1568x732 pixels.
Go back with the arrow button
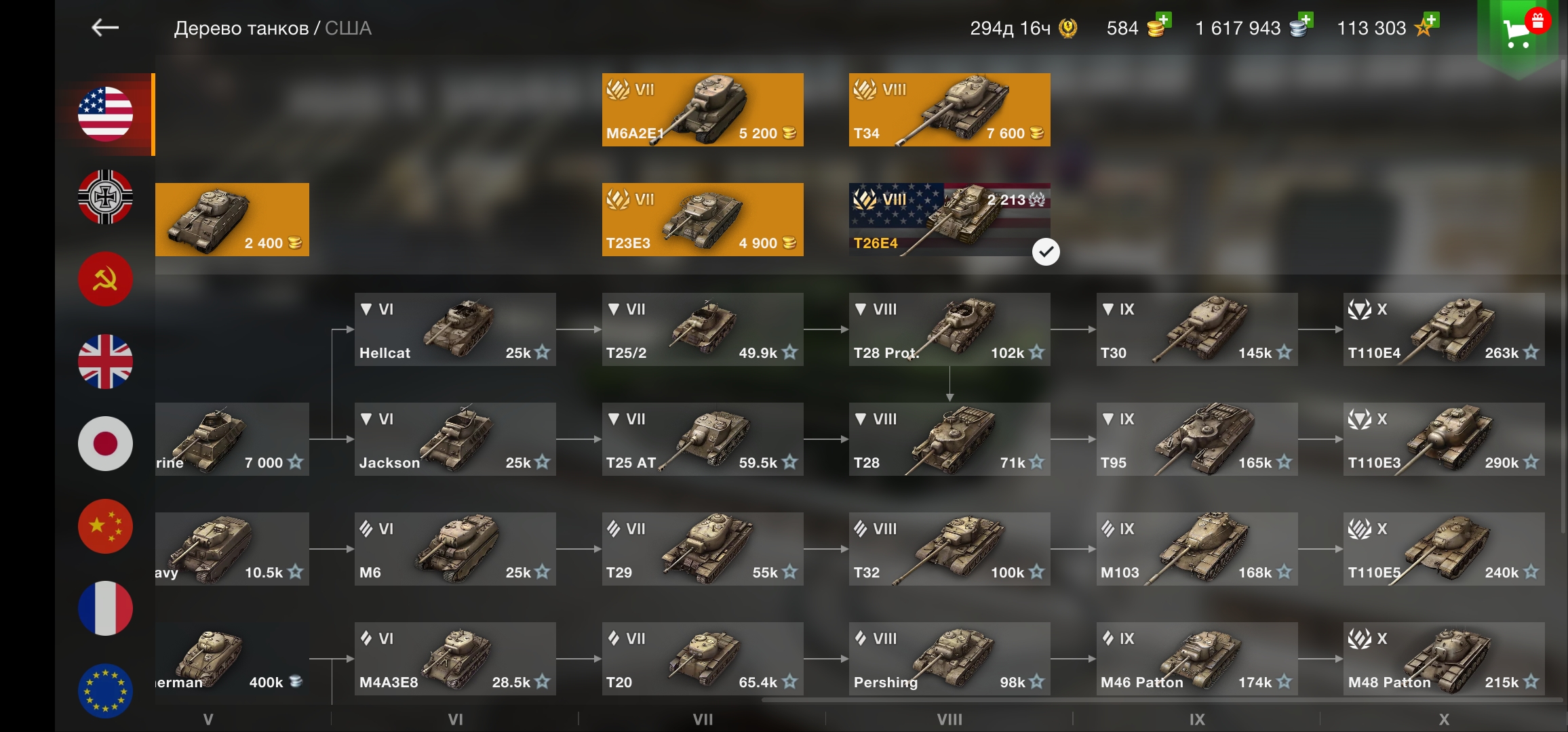(x=105, y=28)
